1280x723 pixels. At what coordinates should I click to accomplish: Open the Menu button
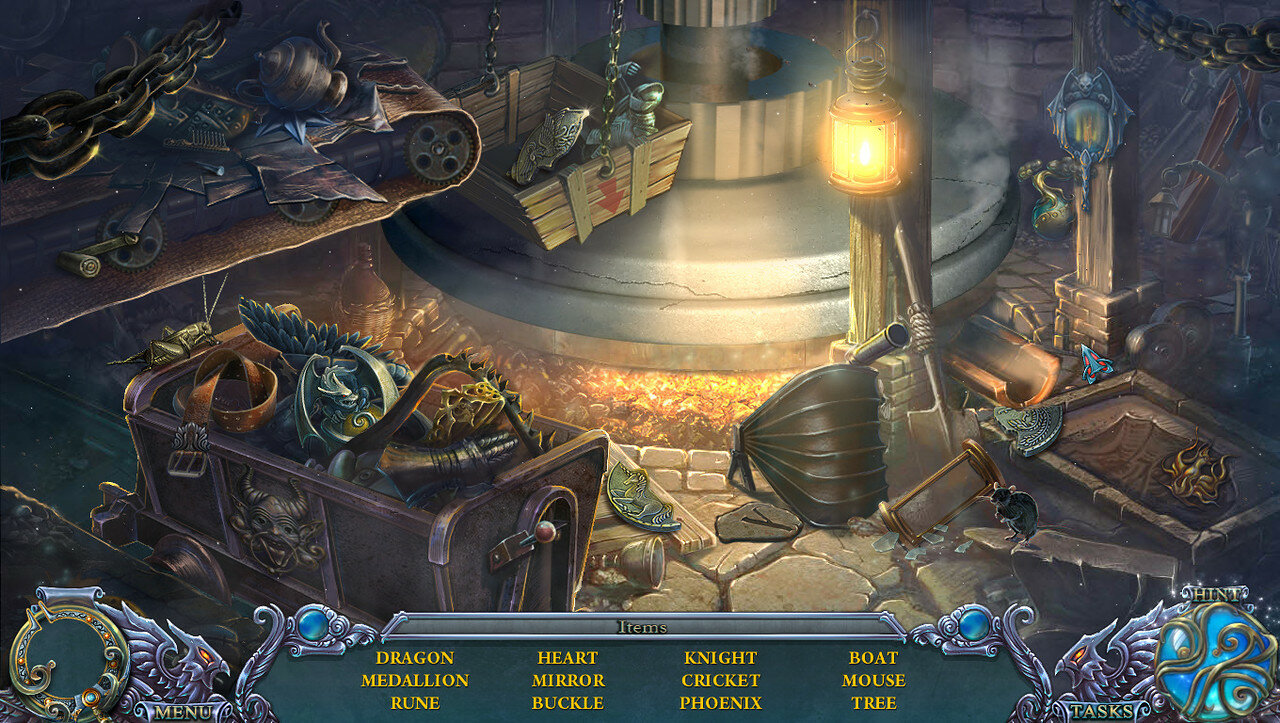183,712
